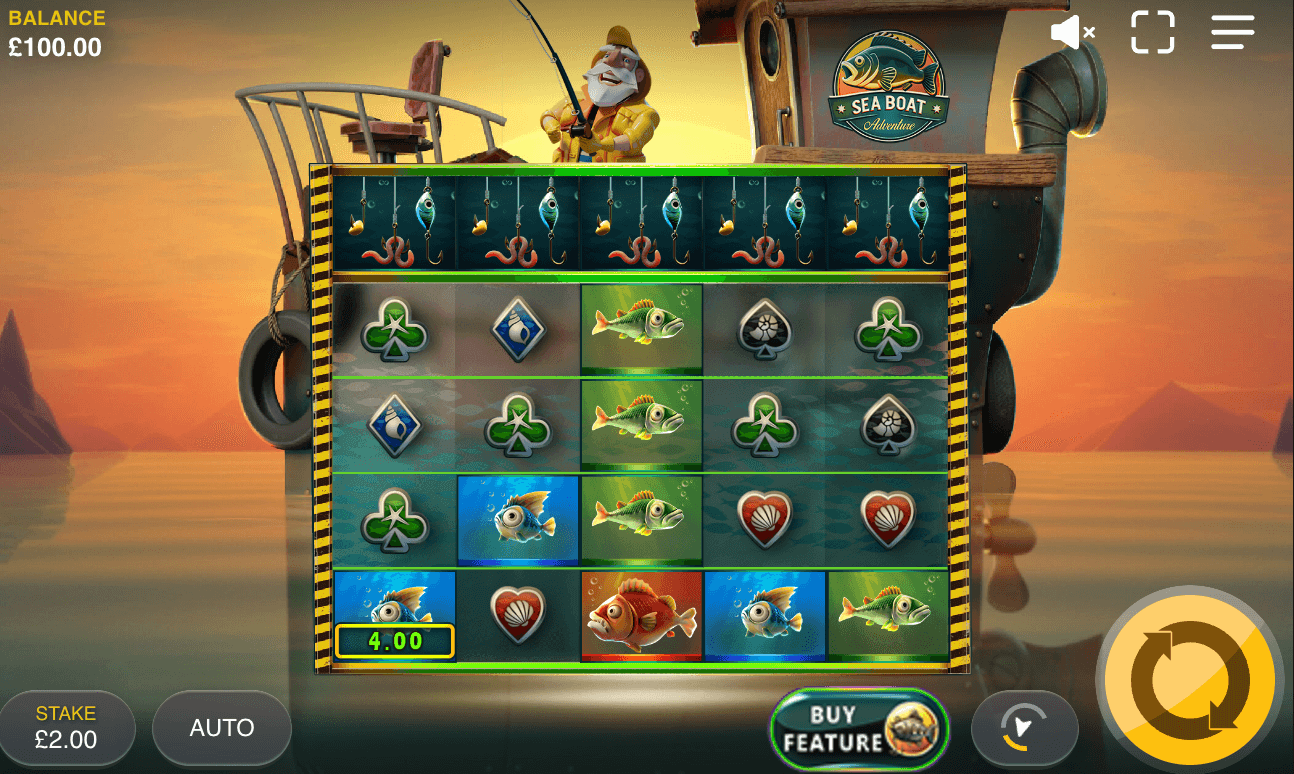This screenshot has height=774, width=1294.
Task: Spin the reels with the yellow button
Action: pos(1188,679)
